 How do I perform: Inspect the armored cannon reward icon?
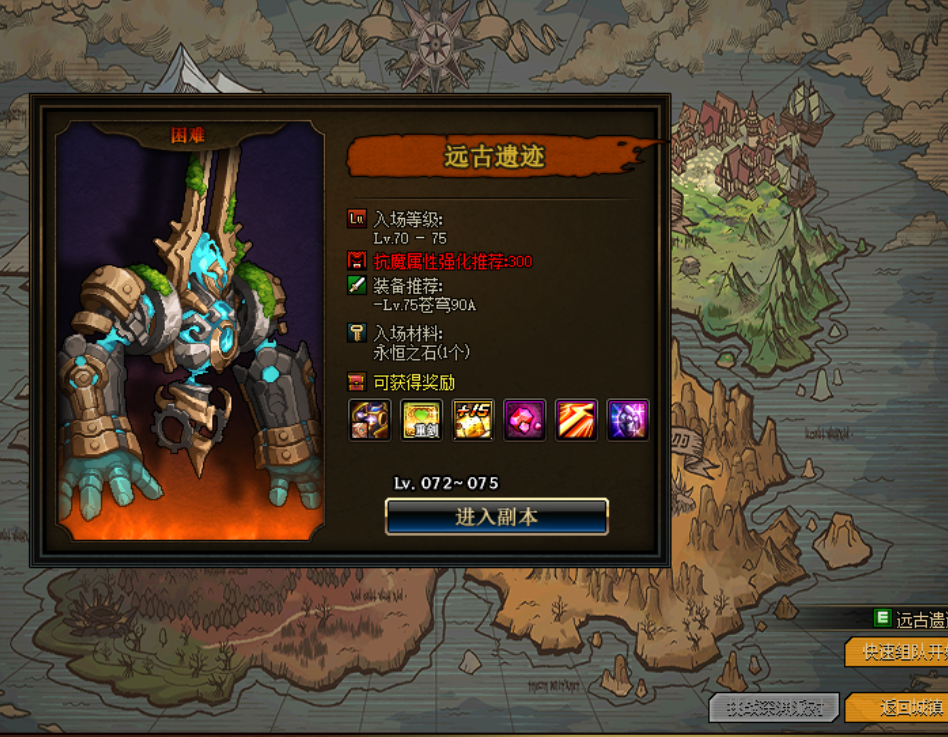tap(370, 420)
